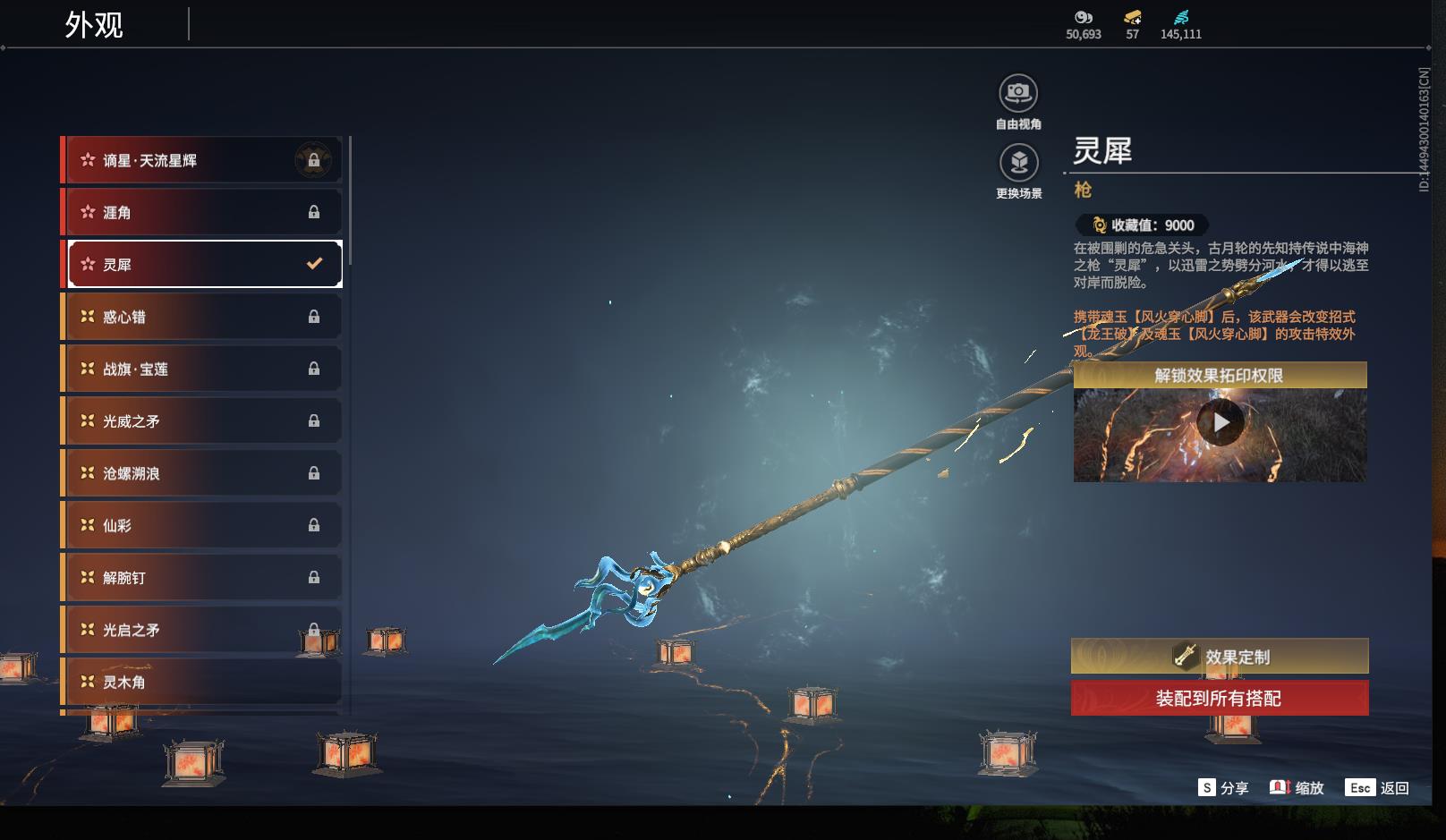Choose the 光启之矛 skin
1446x840 pixels.
202,630
